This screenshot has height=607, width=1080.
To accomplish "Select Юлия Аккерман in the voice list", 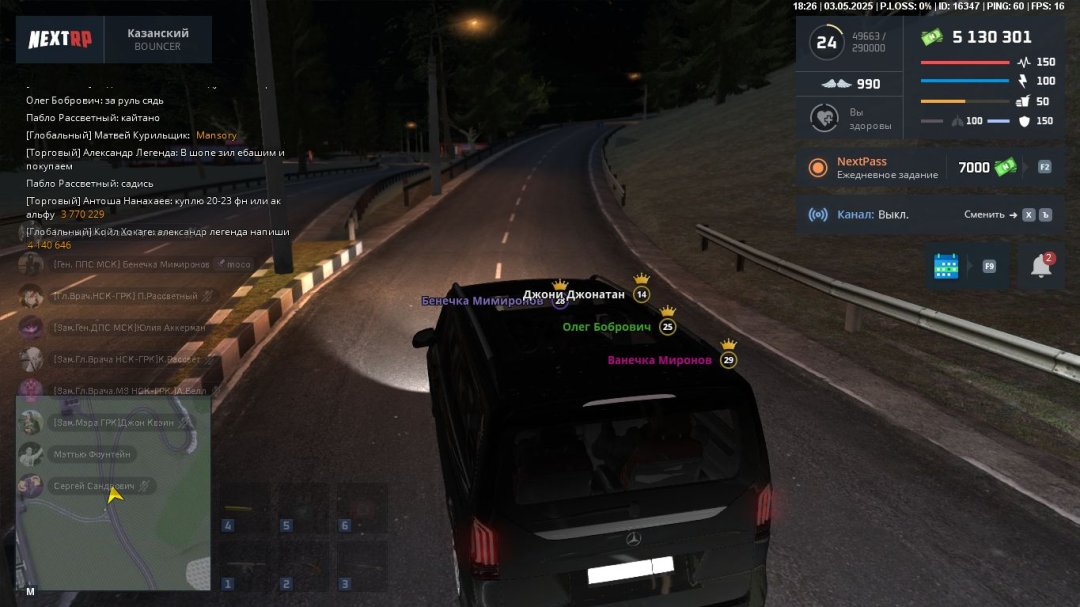I will pyautogui.click(x=128, y=327).
